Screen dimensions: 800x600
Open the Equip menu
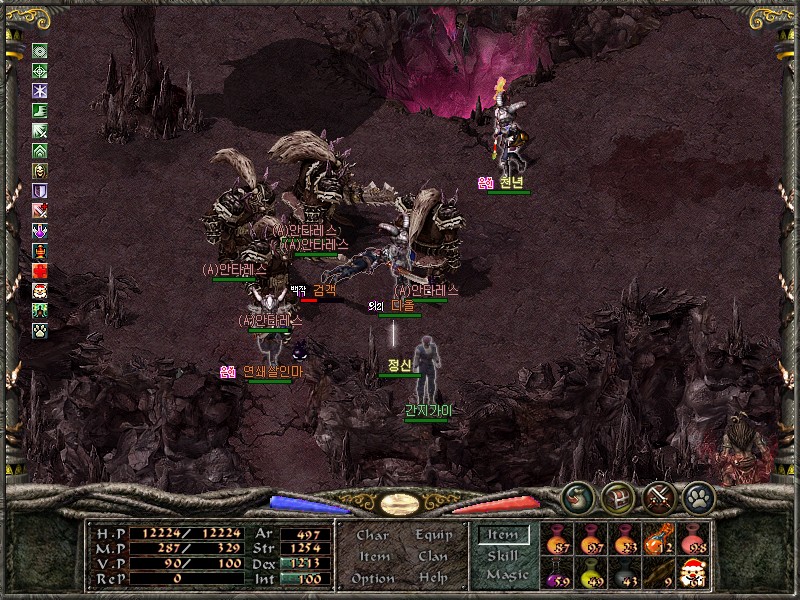click(433, 535)
